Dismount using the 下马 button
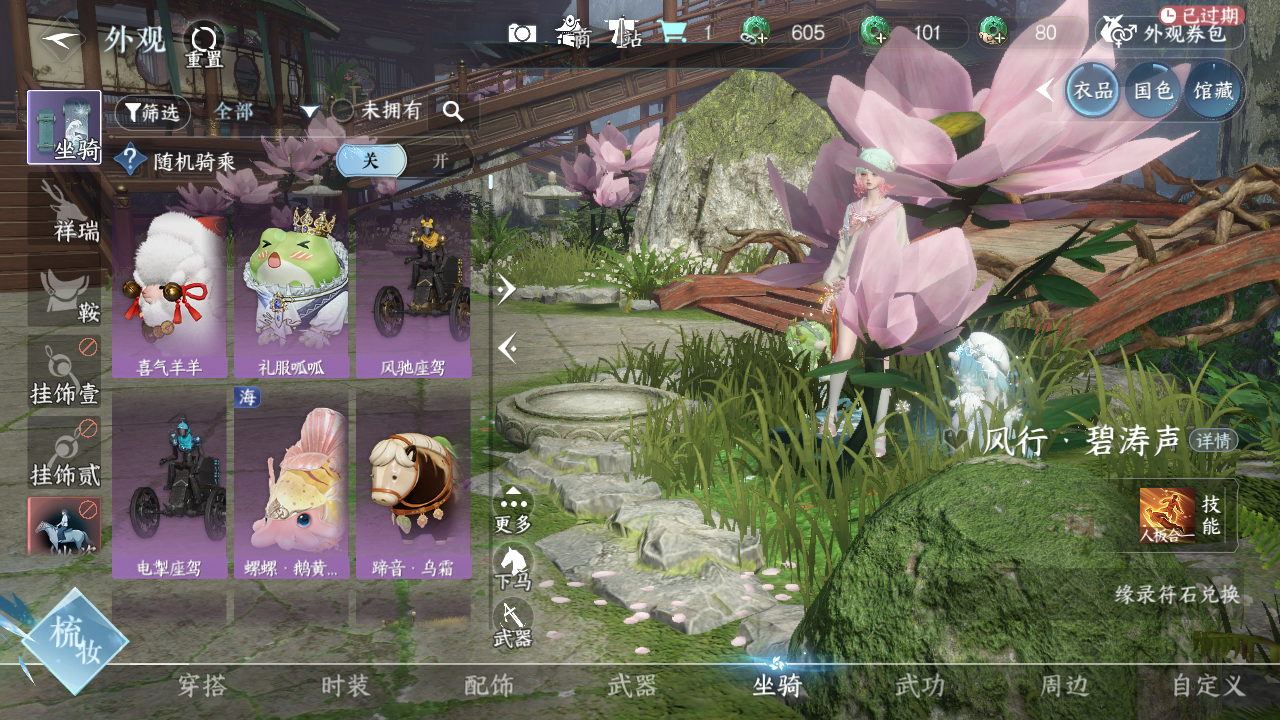 tap(513, 568)
